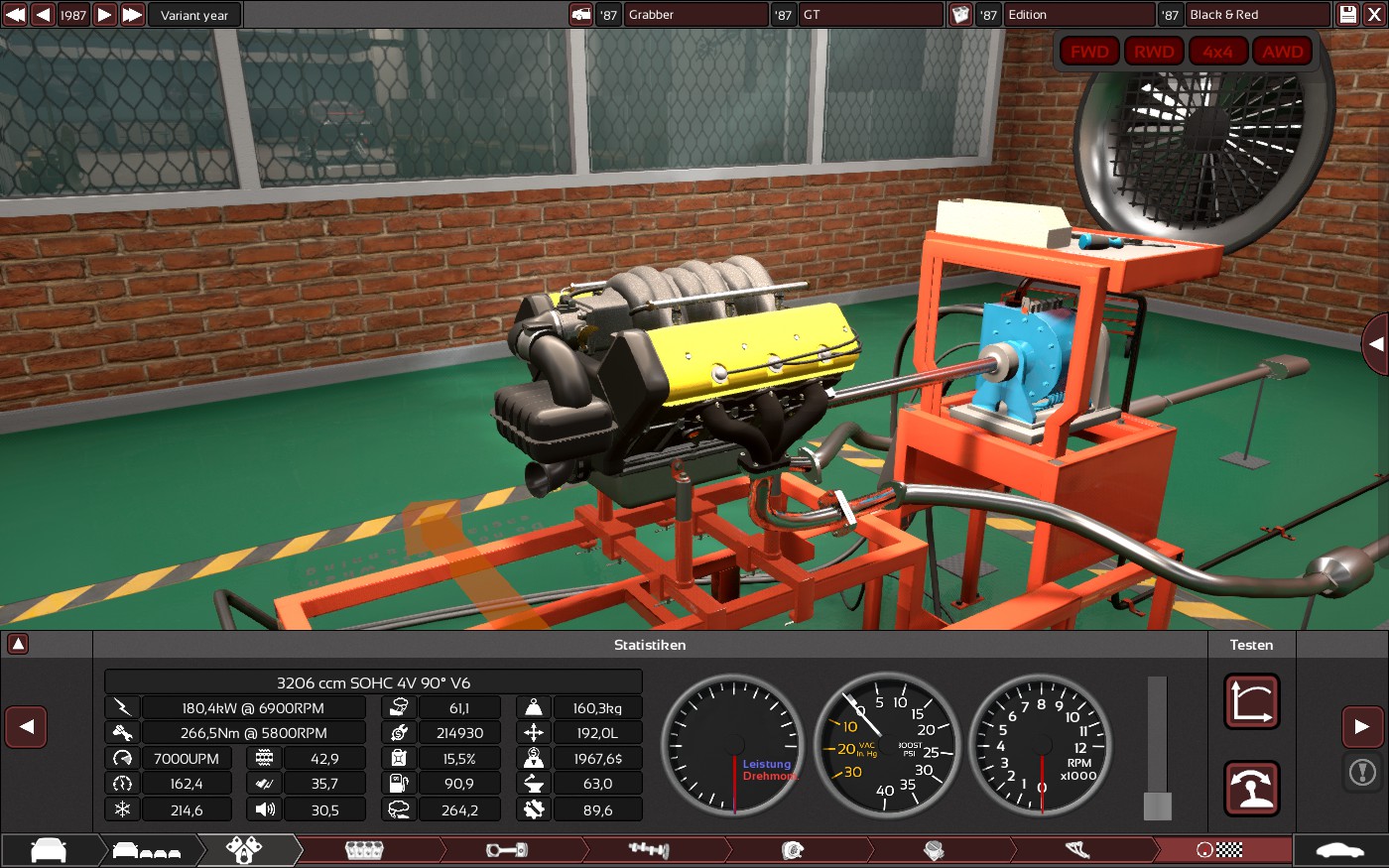
Task: Choose the RWD drivetrain button
Action: pyautogui.click(x=1154, y=52)
